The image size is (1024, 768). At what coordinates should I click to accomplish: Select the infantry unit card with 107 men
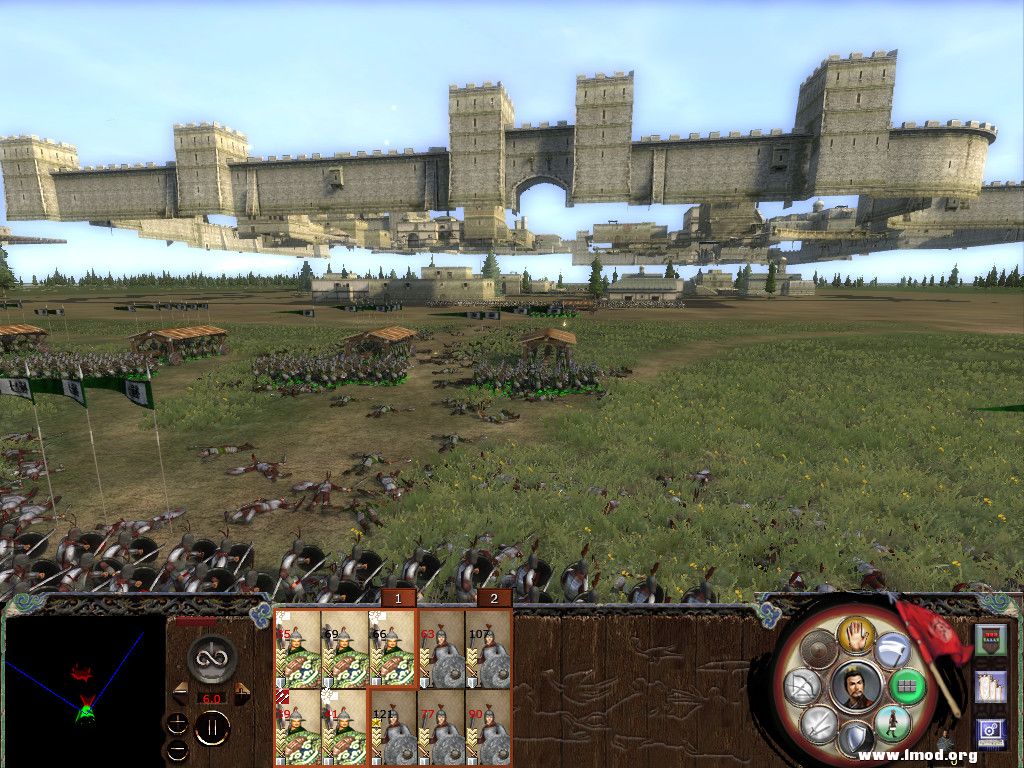488,648
